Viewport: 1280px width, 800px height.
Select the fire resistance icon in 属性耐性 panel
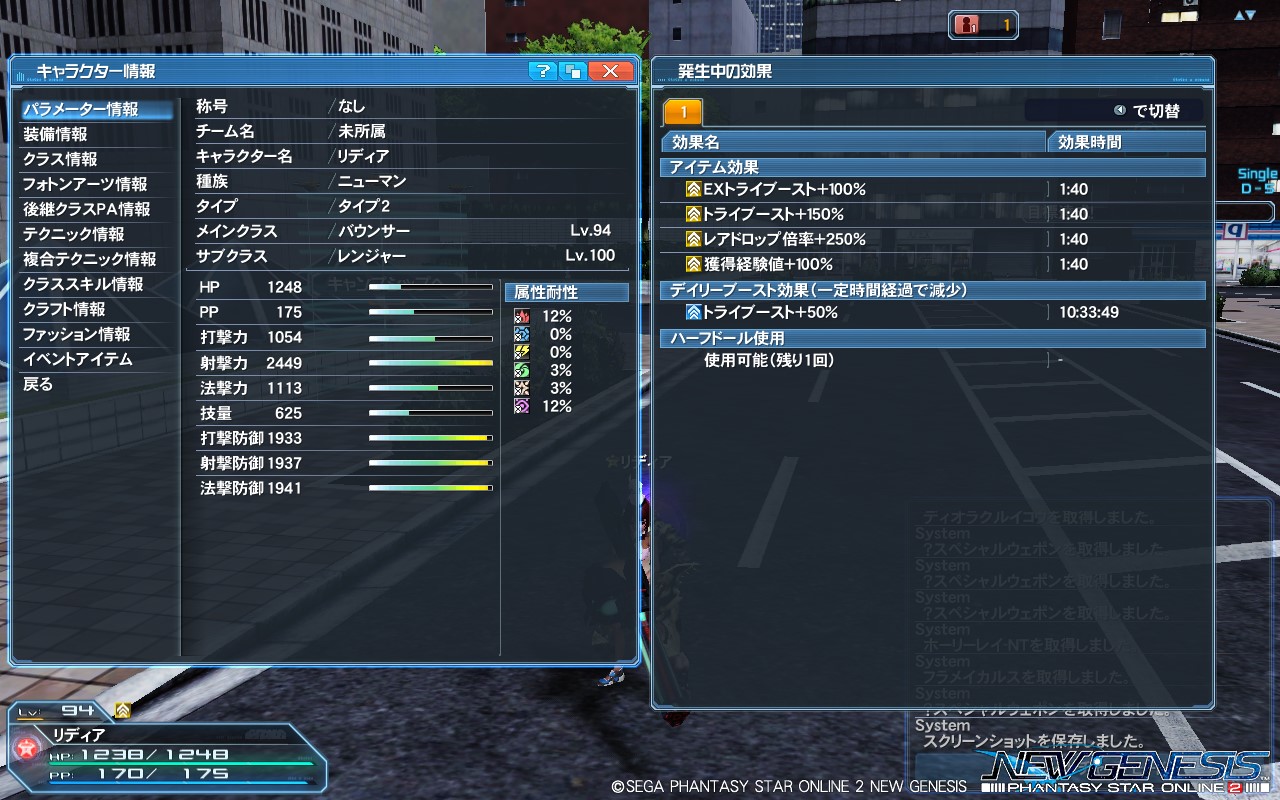pos(522,316)
